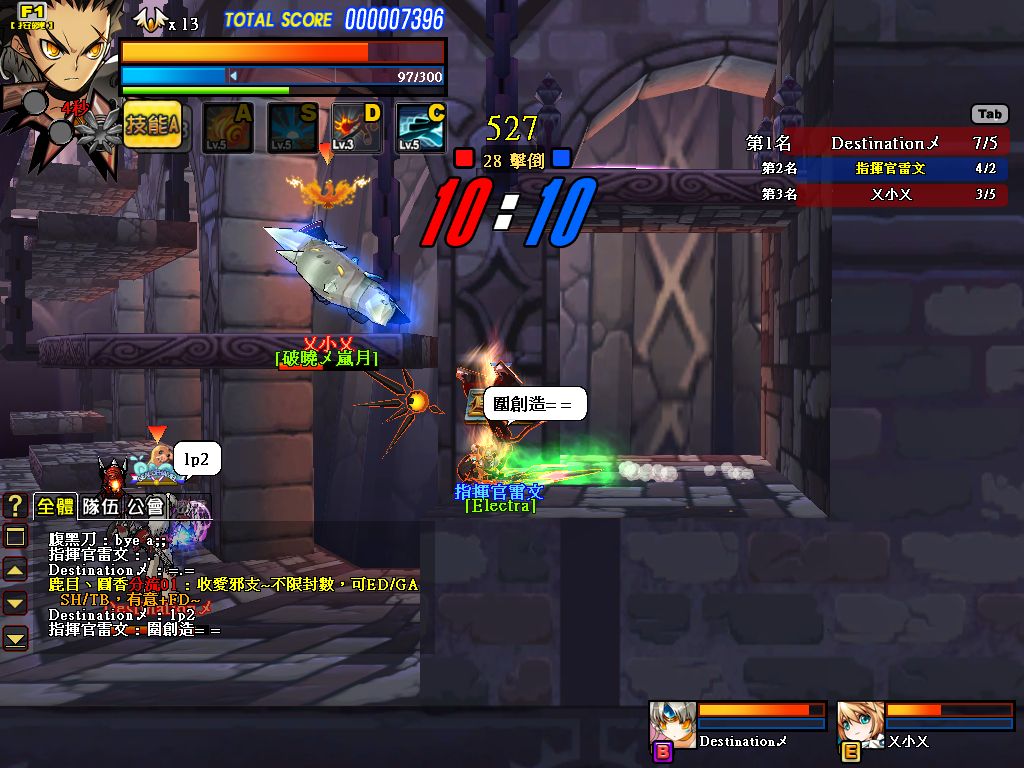
Task: Click the yellow 技能A skill set button
Action: pyautogui.click(x=153, y=126)
